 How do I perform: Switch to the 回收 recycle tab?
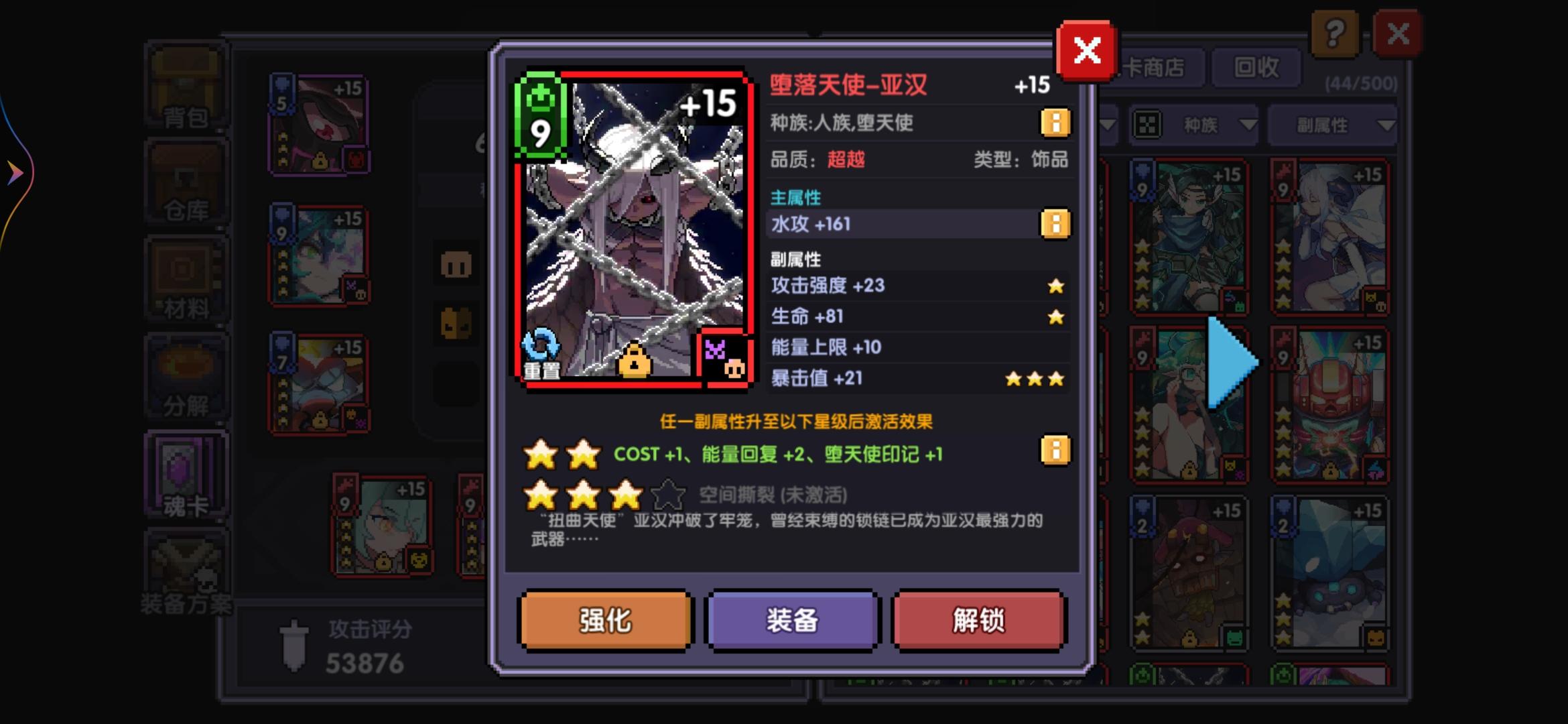1257,68
